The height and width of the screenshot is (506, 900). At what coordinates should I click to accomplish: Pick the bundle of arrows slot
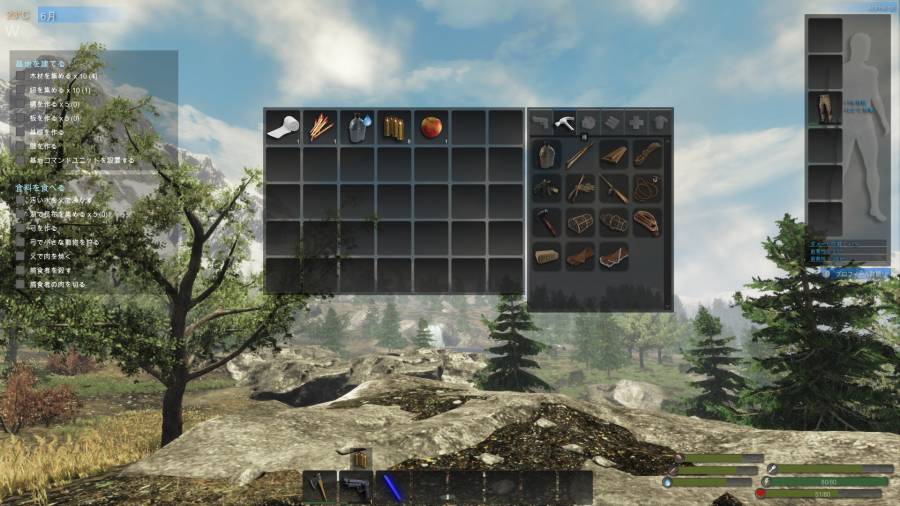pyautogui.click(x=320, y=127)
